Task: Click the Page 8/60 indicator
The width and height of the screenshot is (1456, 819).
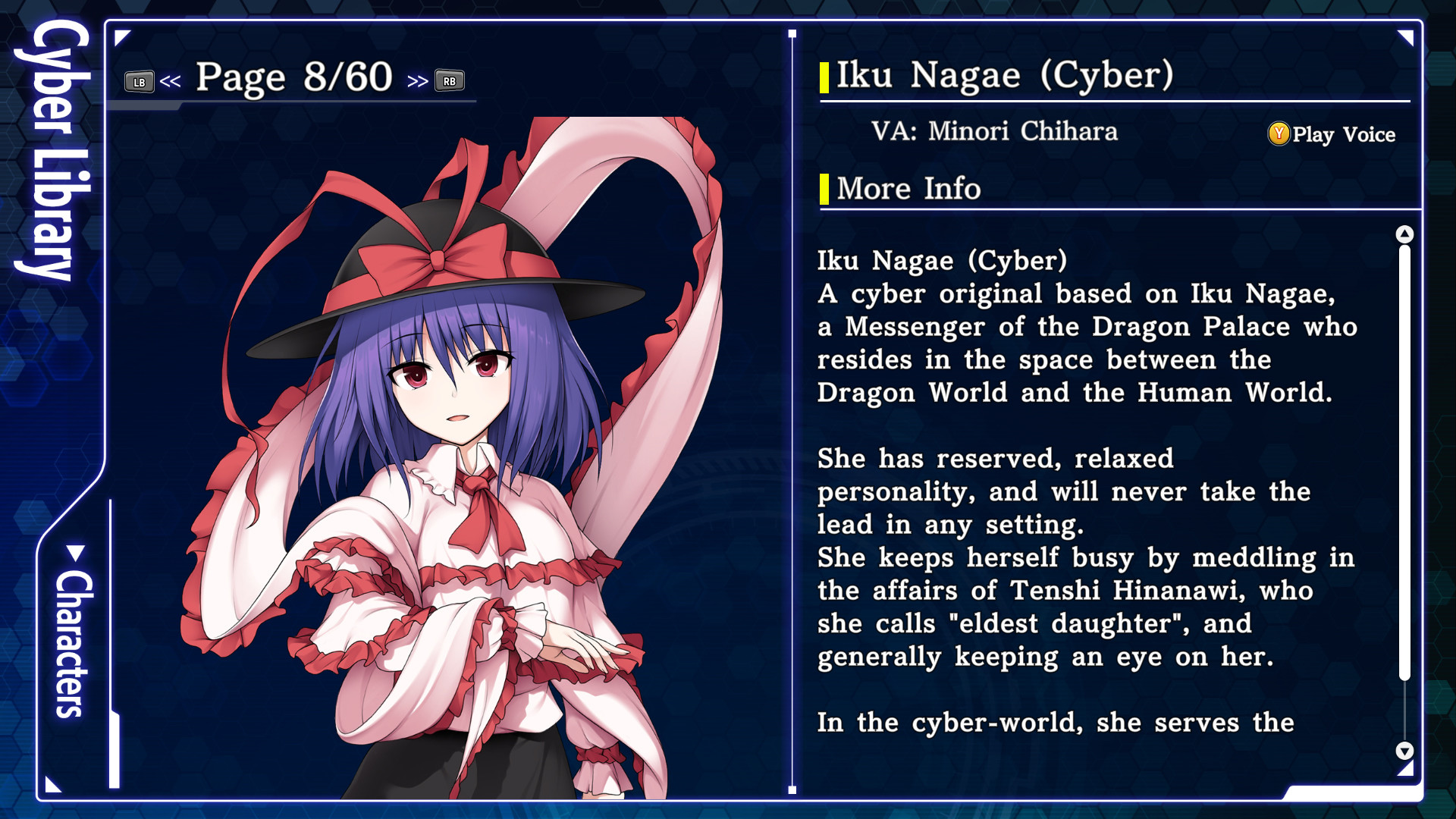Action: (x=292, y=76)
